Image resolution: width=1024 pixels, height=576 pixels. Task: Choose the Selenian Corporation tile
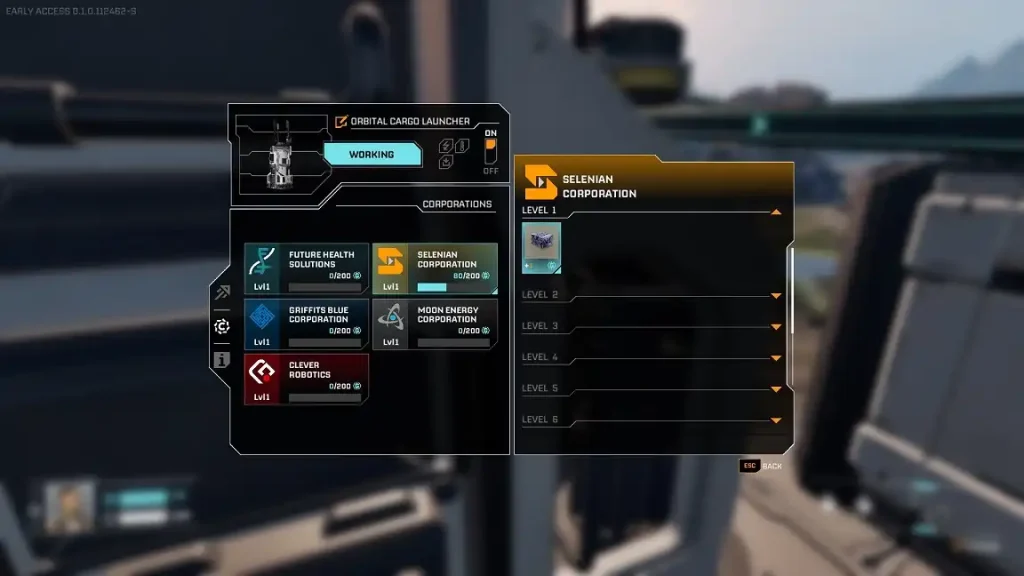435,268
